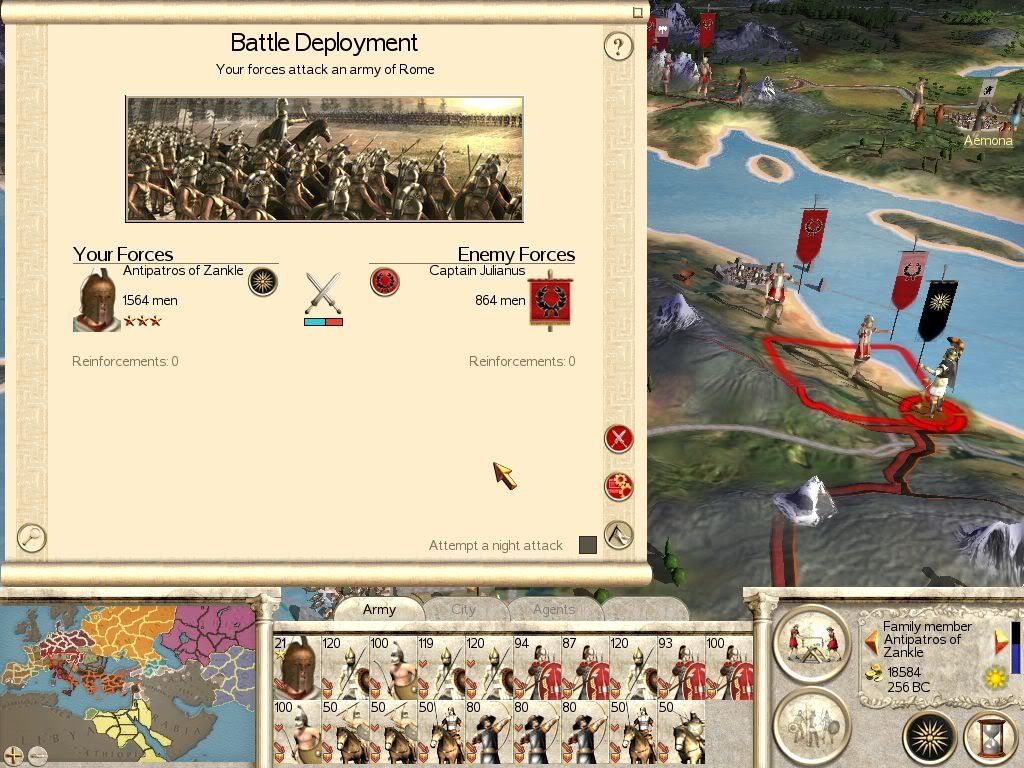Screen dimensions: 1024x768
Task: Open the City tab
Action: click(x=464, y=609)
